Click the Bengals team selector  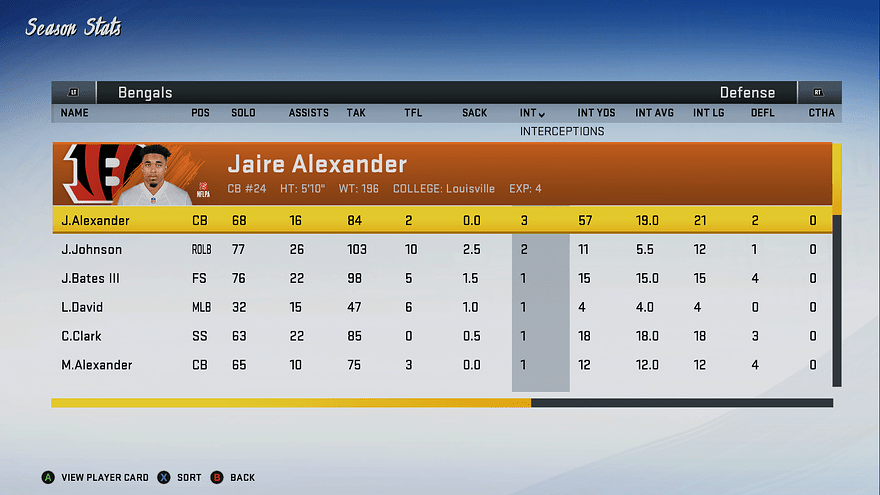pyautogui.click(x=145, y=93)
